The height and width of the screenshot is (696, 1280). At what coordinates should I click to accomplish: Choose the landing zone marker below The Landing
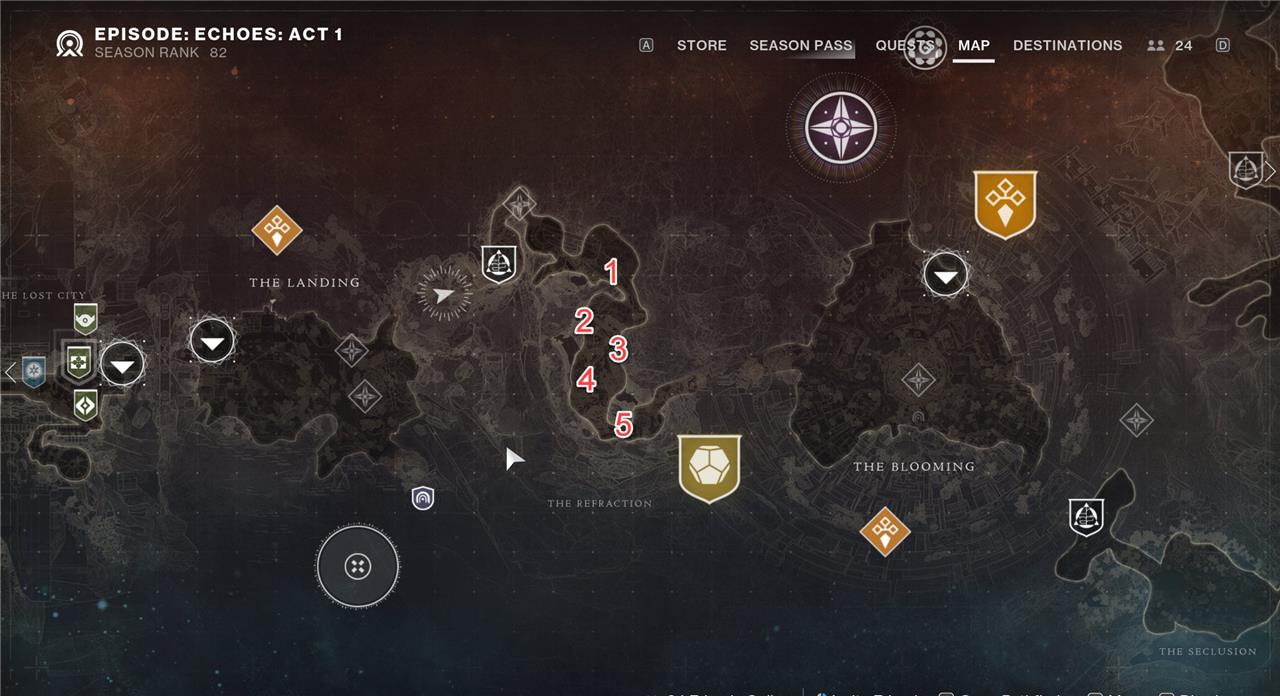tap(212, 342)
